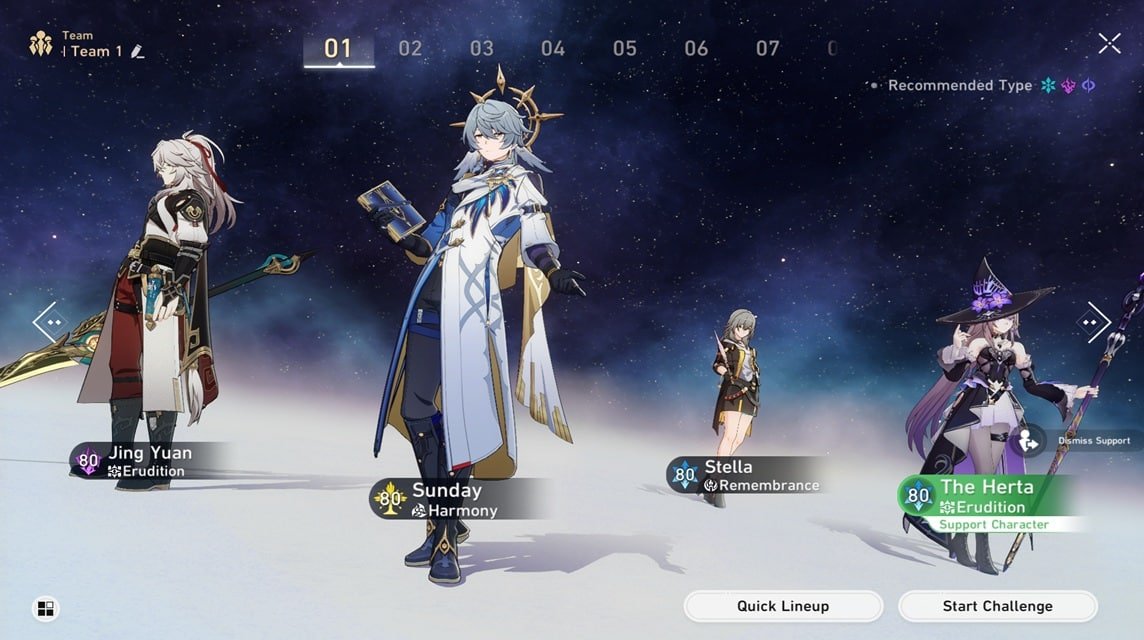
Task: Go to team tab 05
Action: click(625, 48)
